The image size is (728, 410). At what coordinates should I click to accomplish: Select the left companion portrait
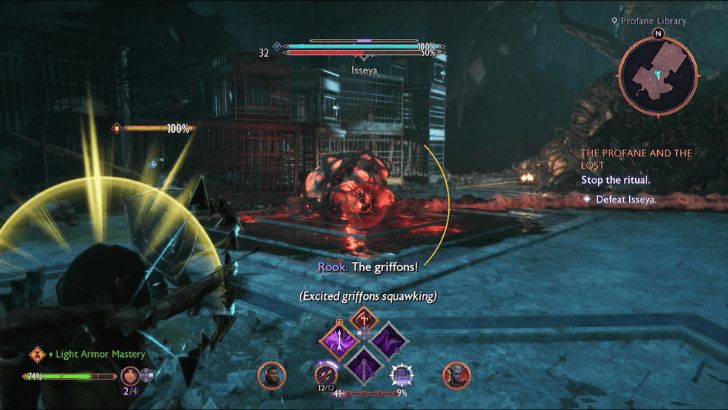pos(271,375)
